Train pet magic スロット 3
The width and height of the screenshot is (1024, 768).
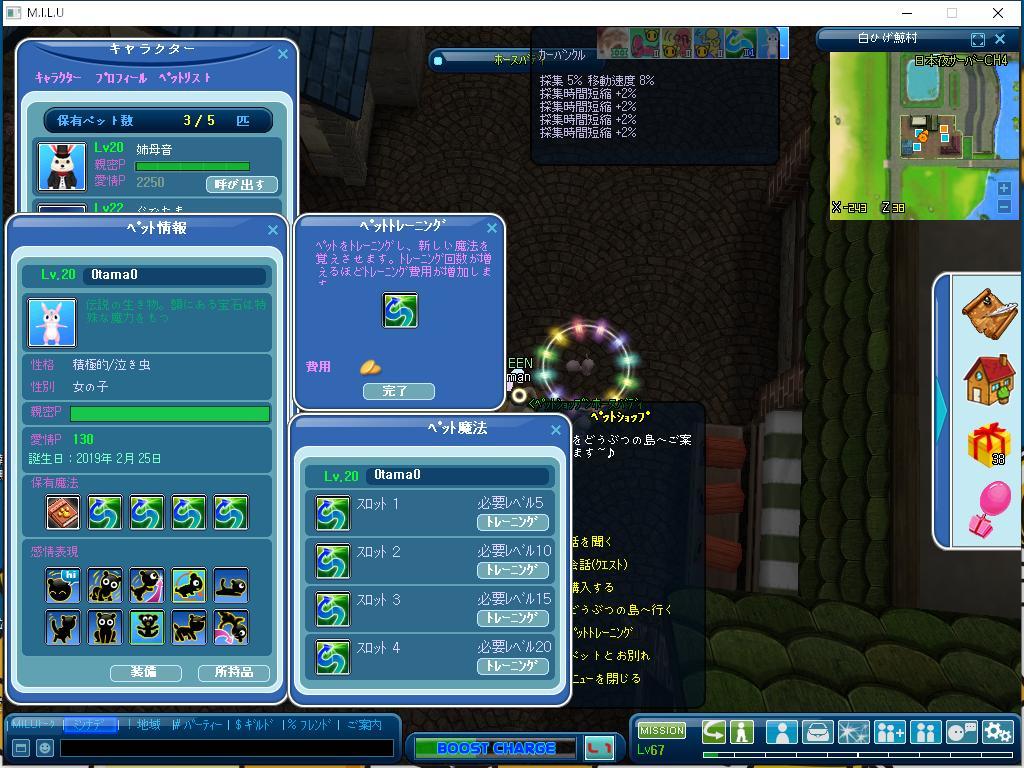click(512, 618)
